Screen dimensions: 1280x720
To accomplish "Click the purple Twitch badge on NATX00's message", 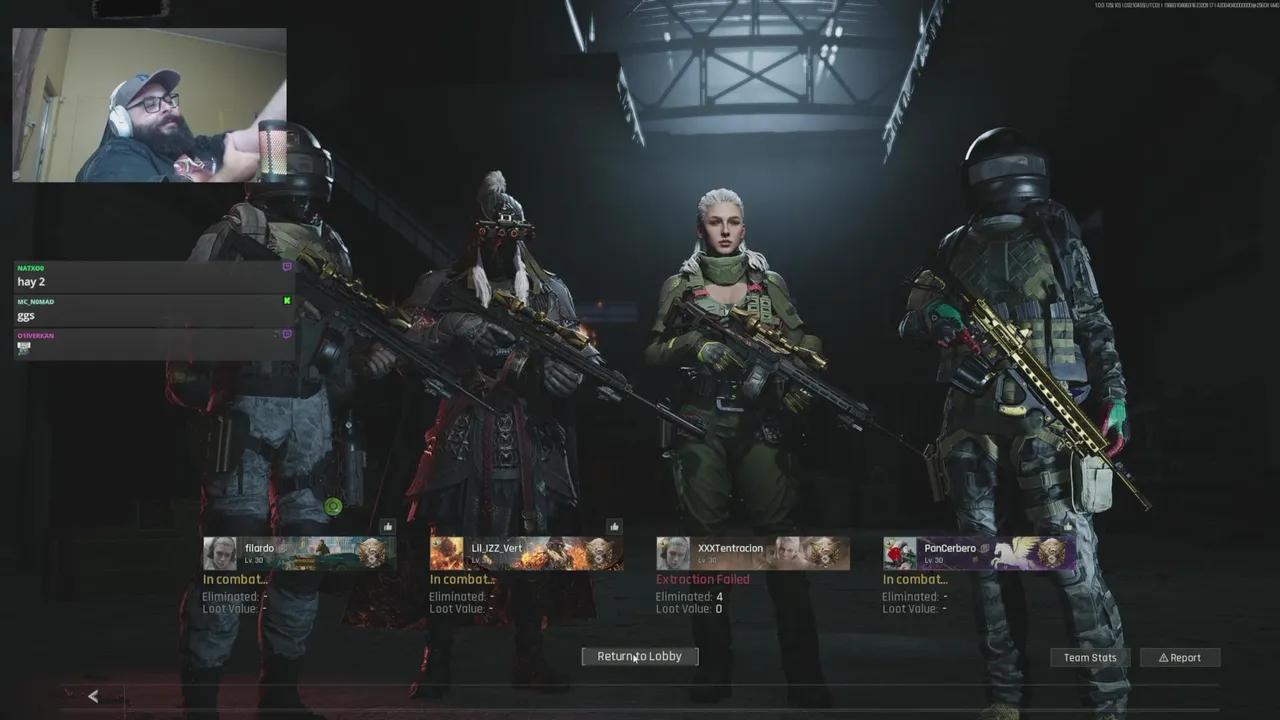I will pos(286,266).
